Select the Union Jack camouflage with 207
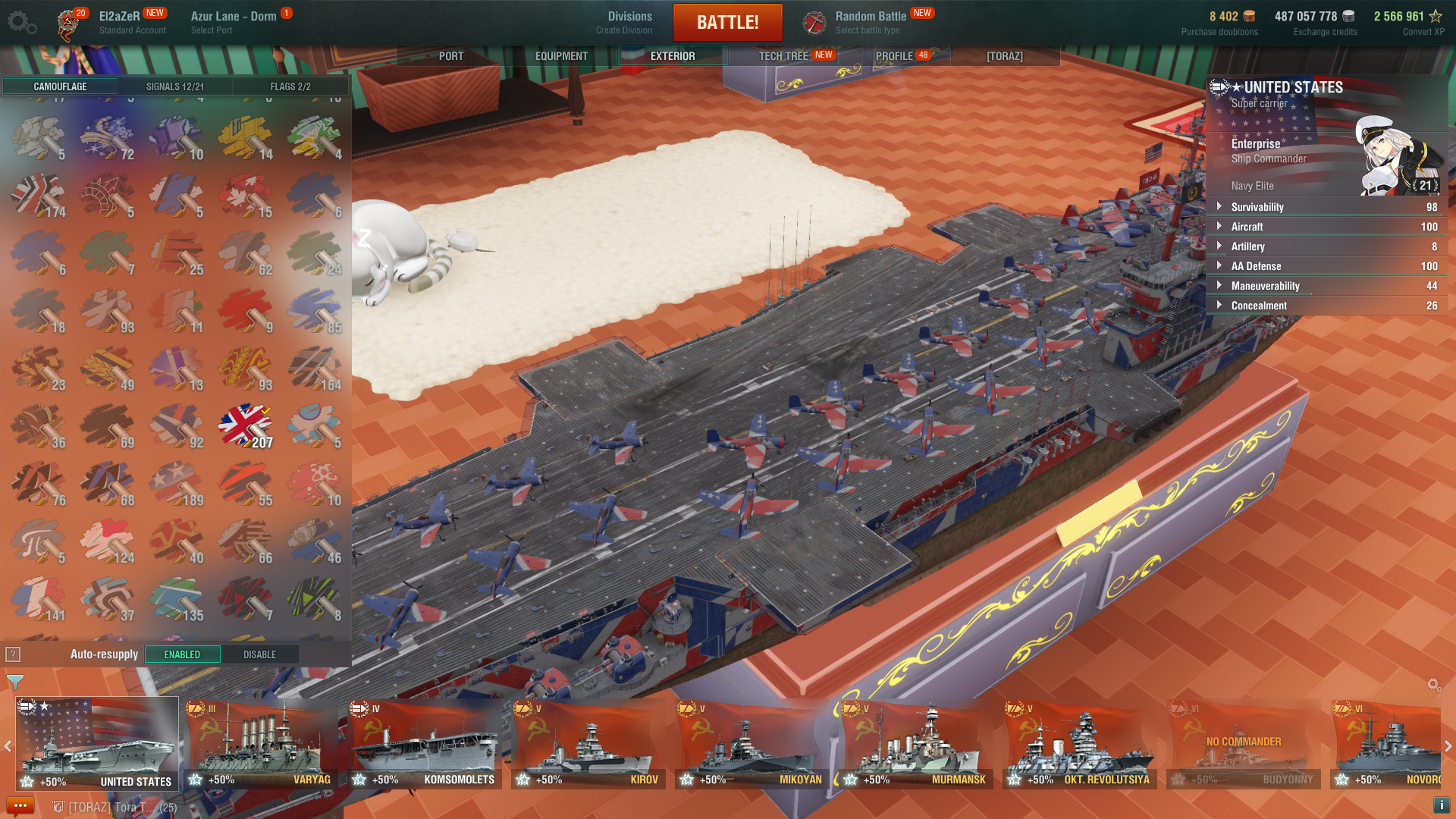This screenshot has width=1456, height=819. tap(245, 425)
